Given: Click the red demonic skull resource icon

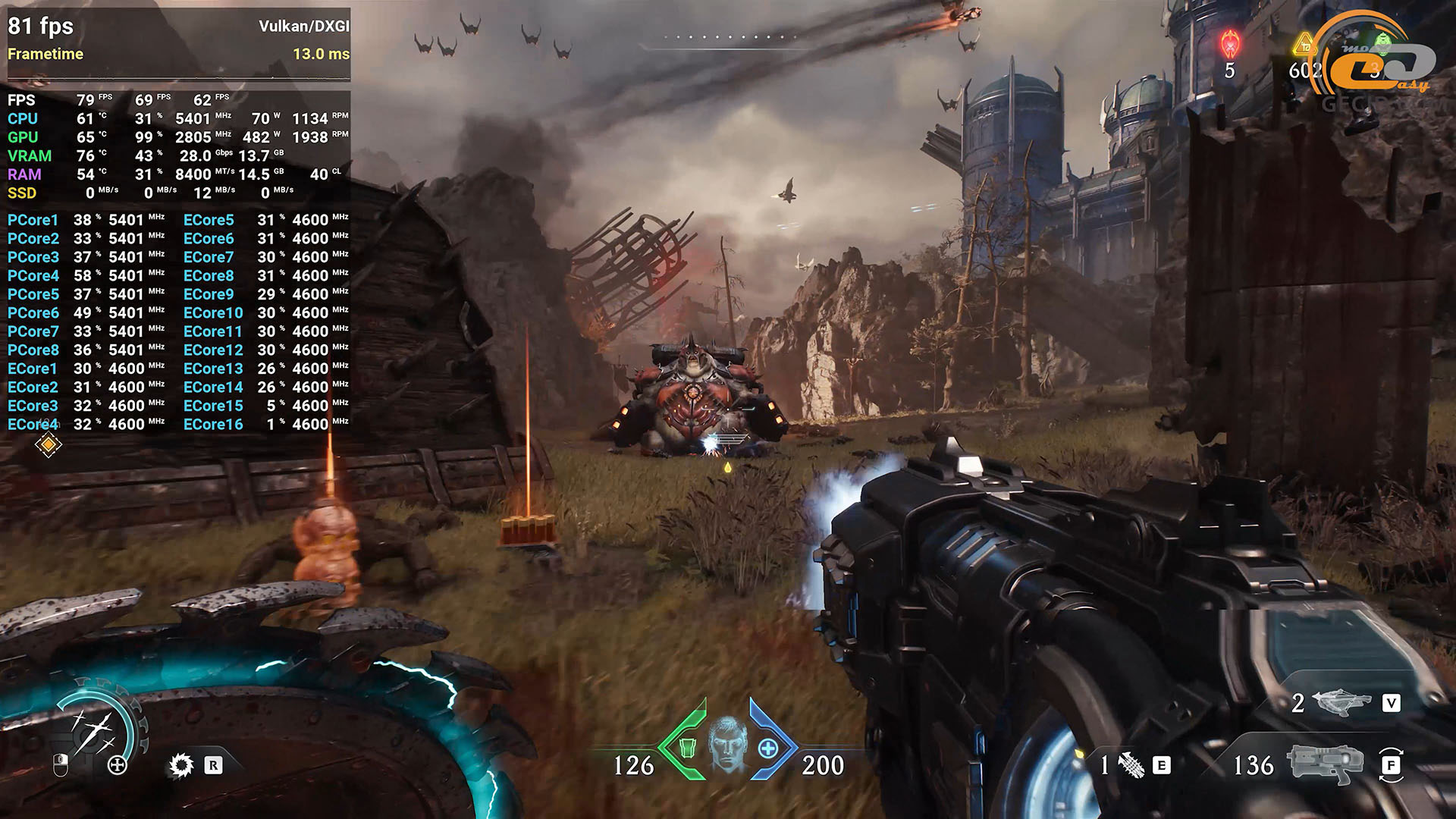Looking at the screenshot, I should [x=1230, y=44].
